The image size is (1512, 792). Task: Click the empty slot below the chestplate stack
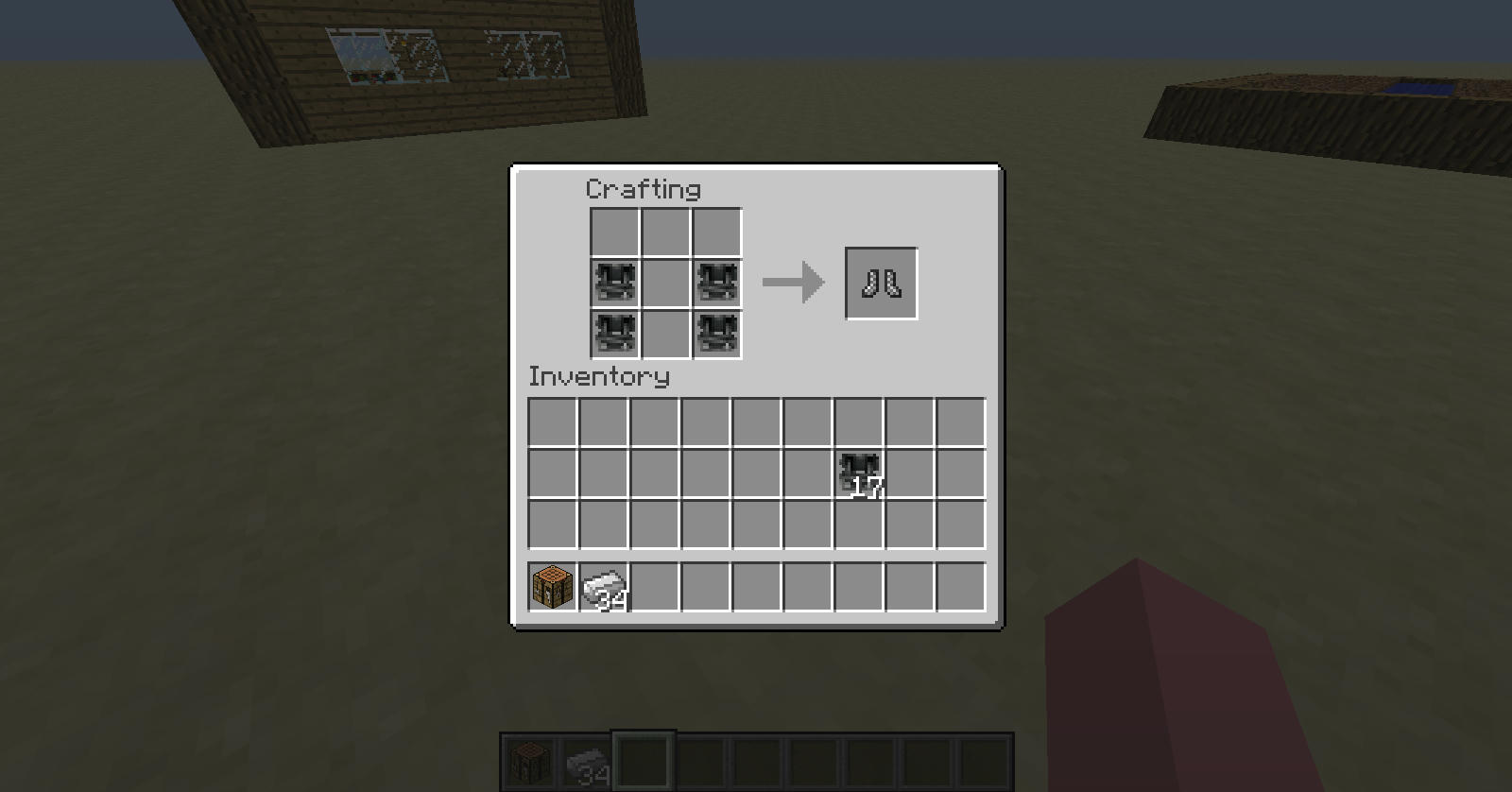click(858, 525)
